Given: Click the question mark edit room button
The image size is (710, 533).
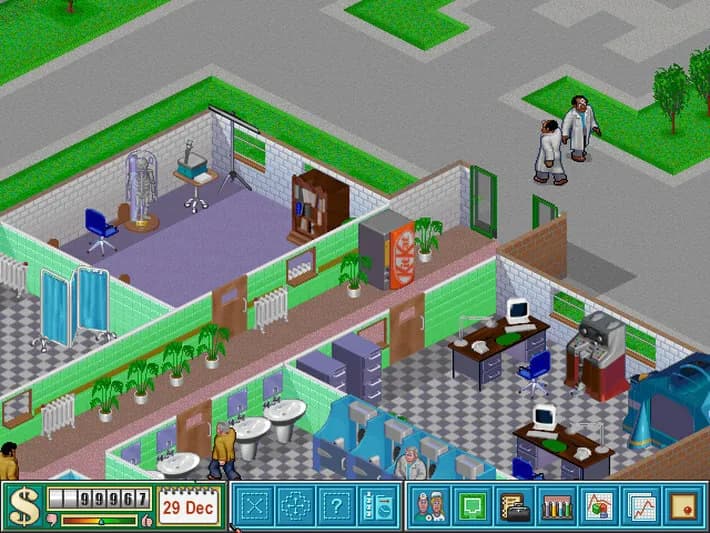Looking at the screenshot, I should tap(338, 506).
